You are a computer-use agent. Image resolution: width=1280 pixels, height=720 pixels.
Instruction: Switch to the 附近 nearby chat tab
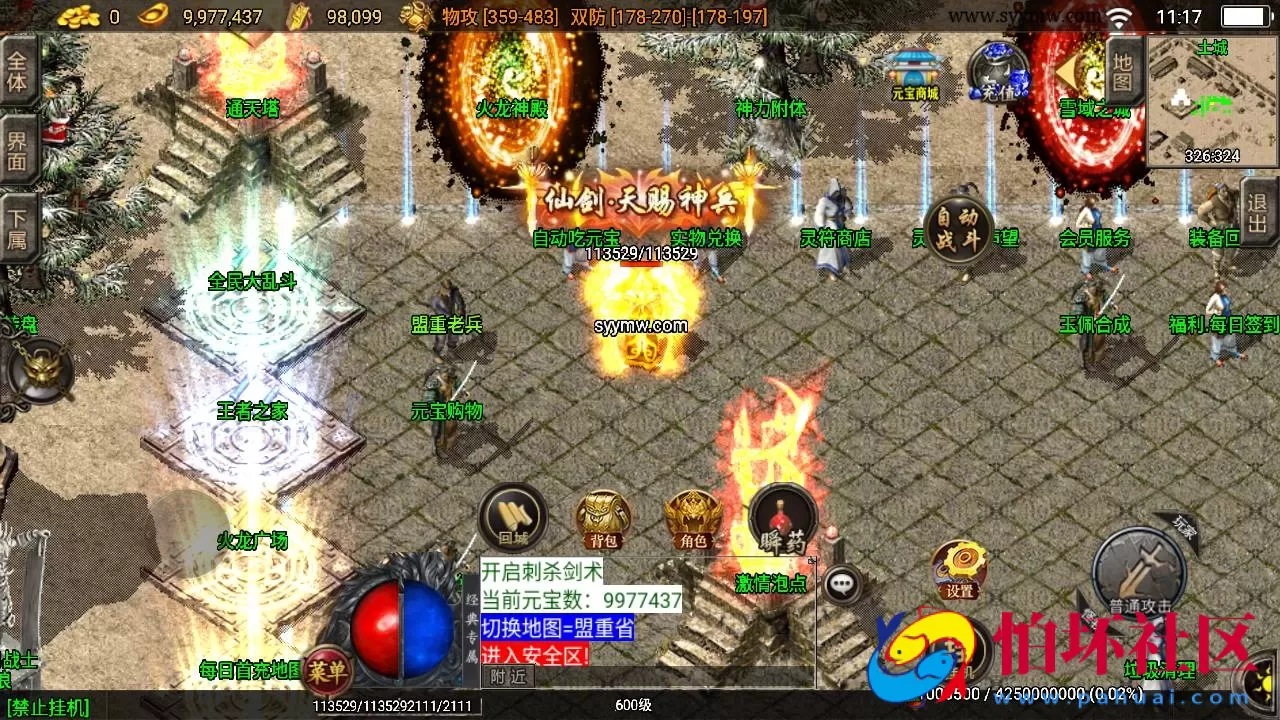510,676
